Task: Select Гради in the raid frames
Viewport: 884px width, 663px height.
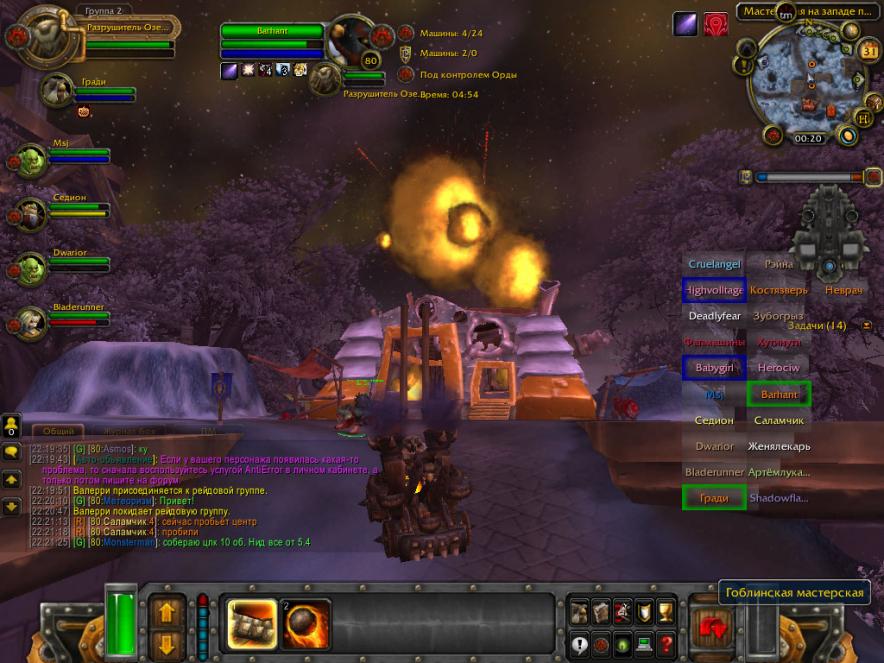Action: pos(714,498)
